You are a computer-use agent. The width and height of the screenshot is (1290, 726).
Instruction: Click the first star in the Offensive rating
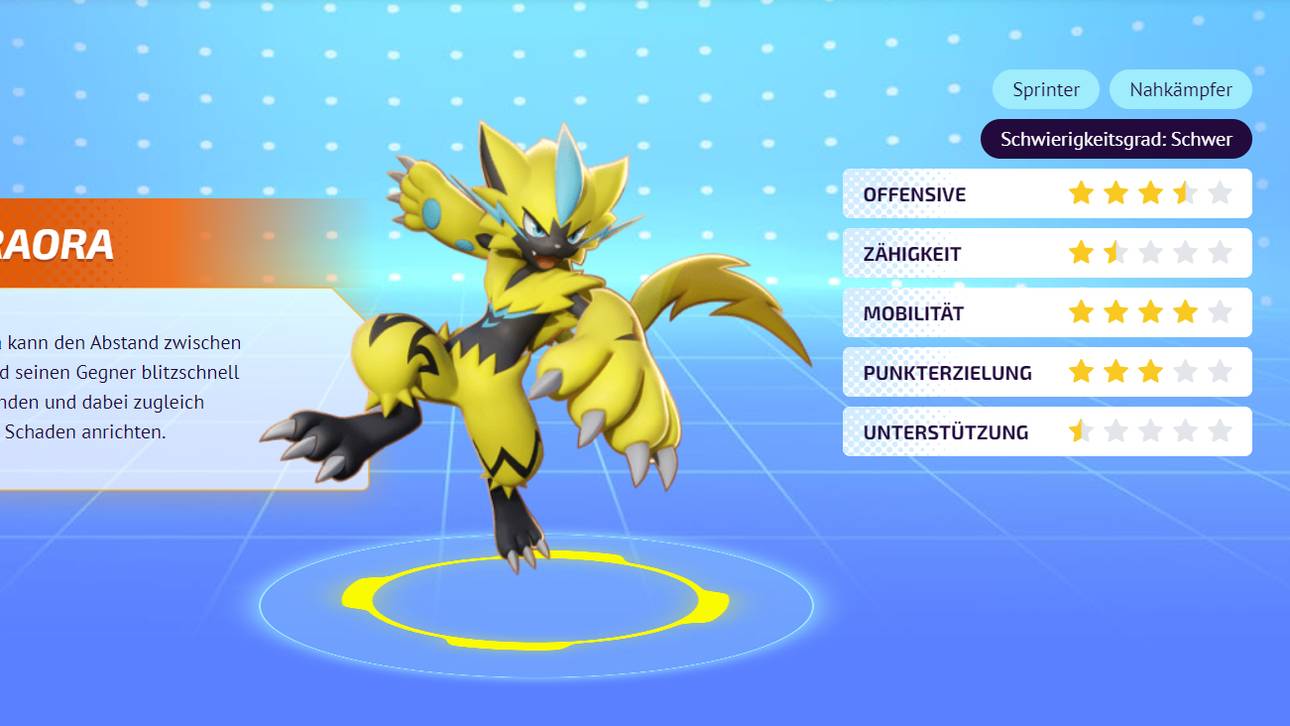[1081, 193]
